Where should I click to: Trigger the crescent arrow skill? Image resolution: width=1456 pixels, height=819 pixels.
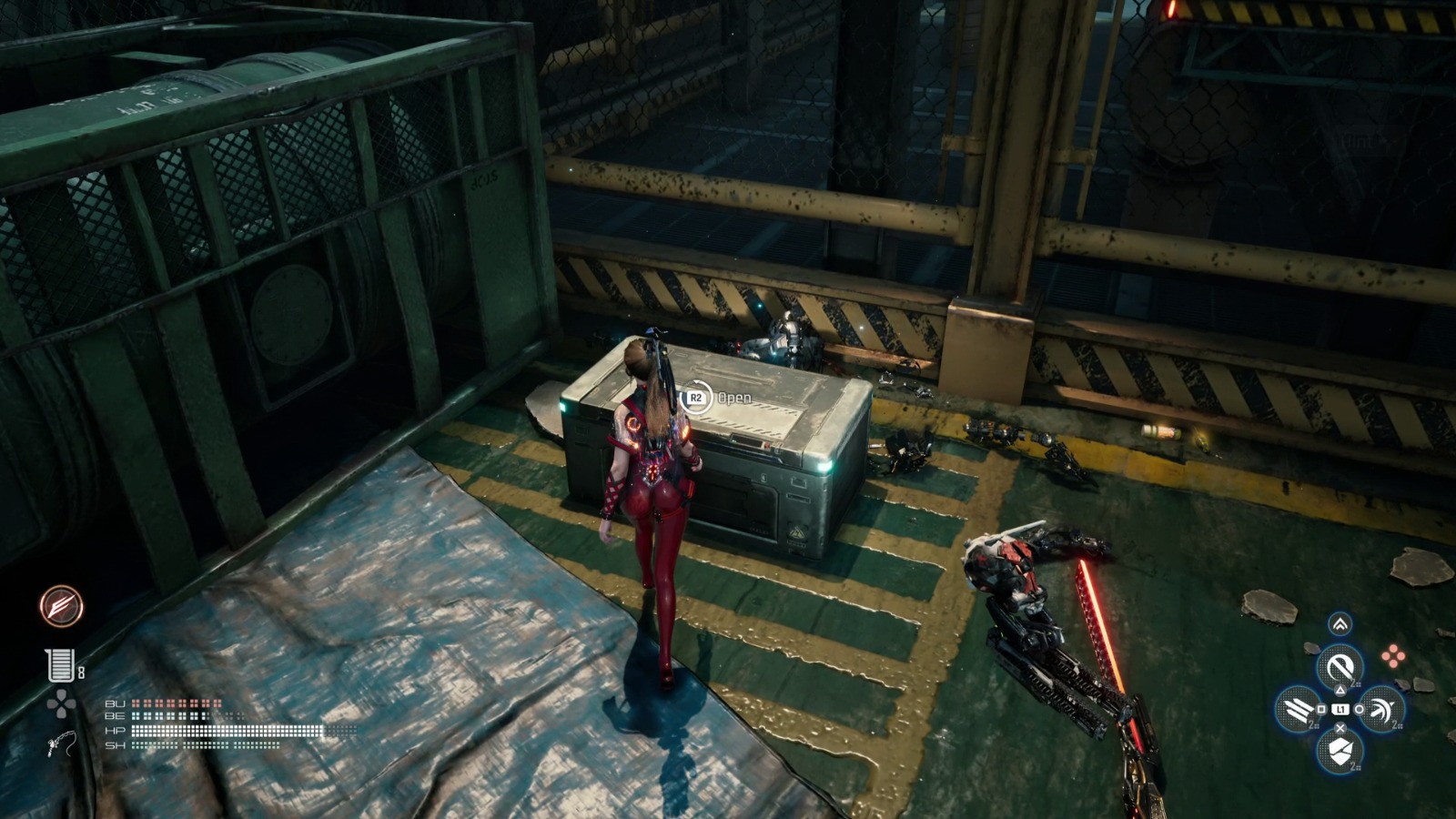pos(1380,710)
